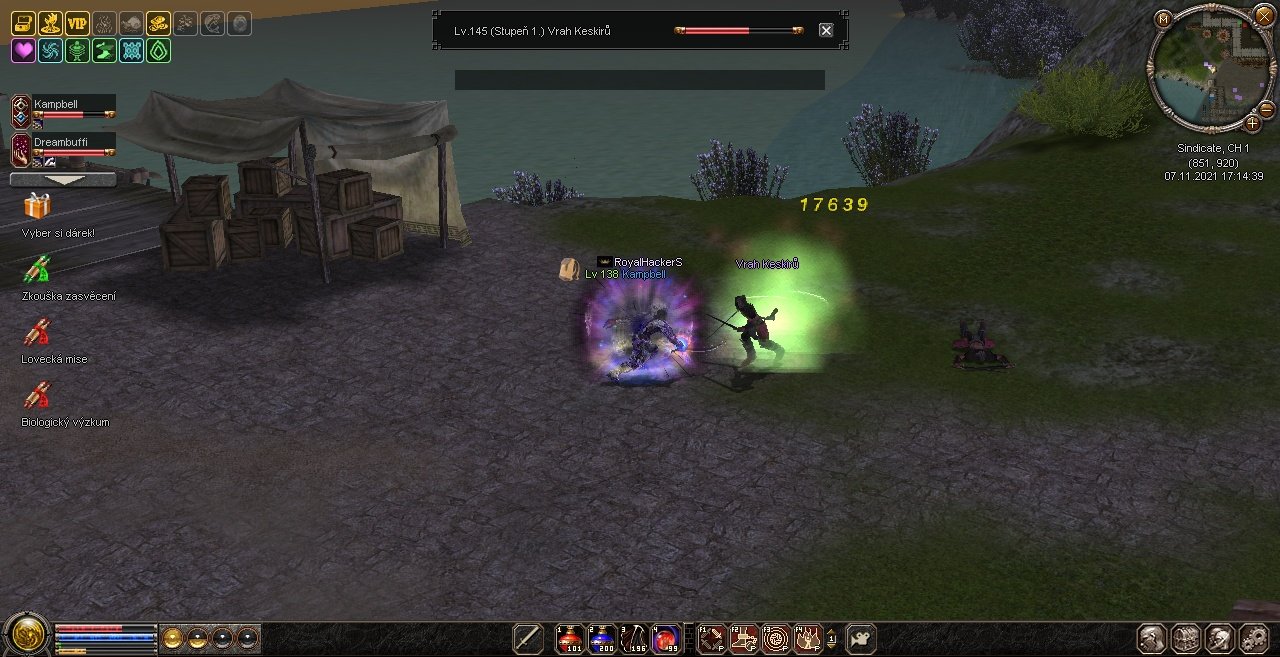
Task: Open the "Lovecká mise" quest scroll
Action: click(x=37, y=333)
